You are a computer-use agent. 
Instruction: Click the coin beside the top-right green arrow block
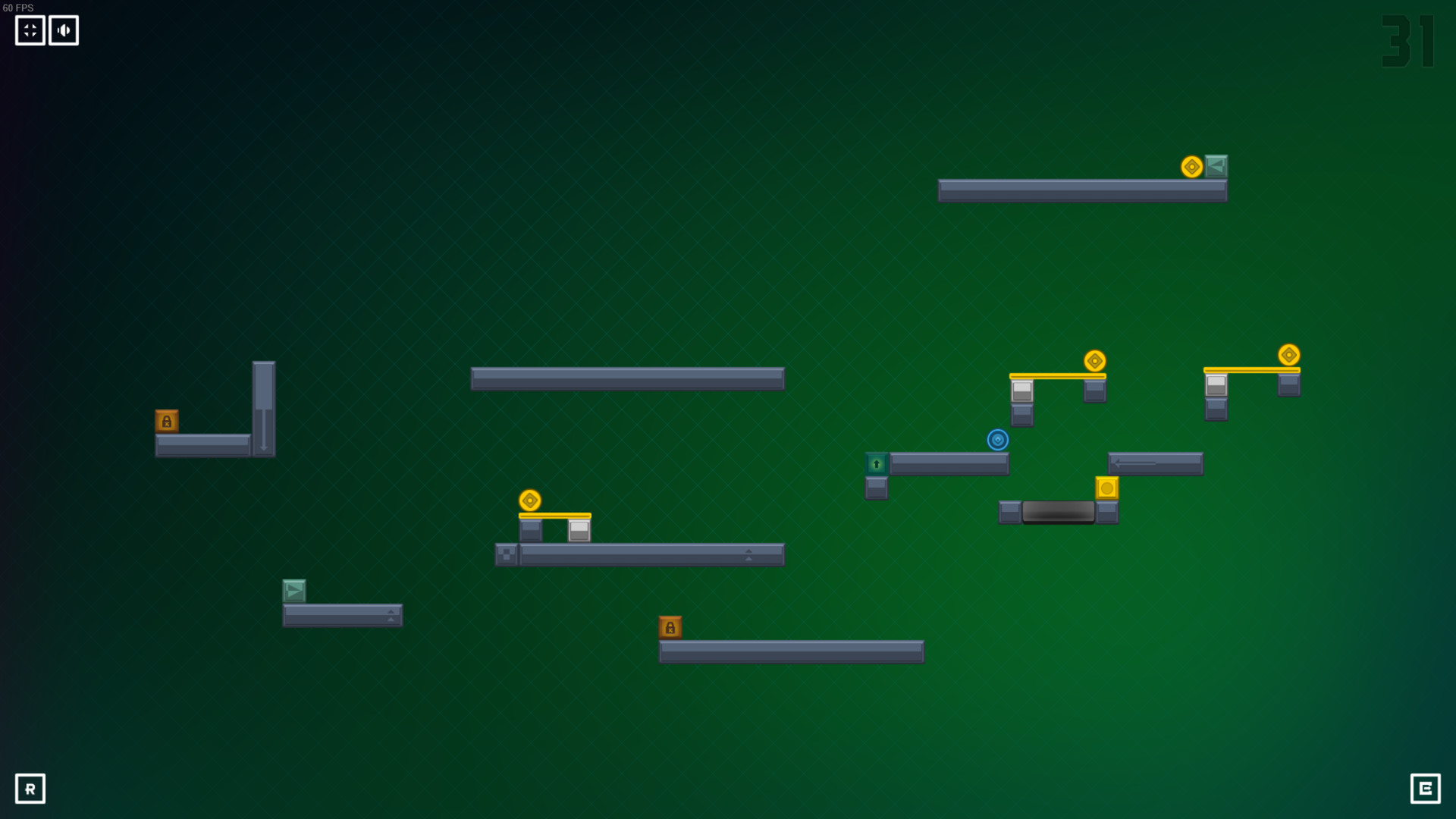click(x=1193, y=167)
